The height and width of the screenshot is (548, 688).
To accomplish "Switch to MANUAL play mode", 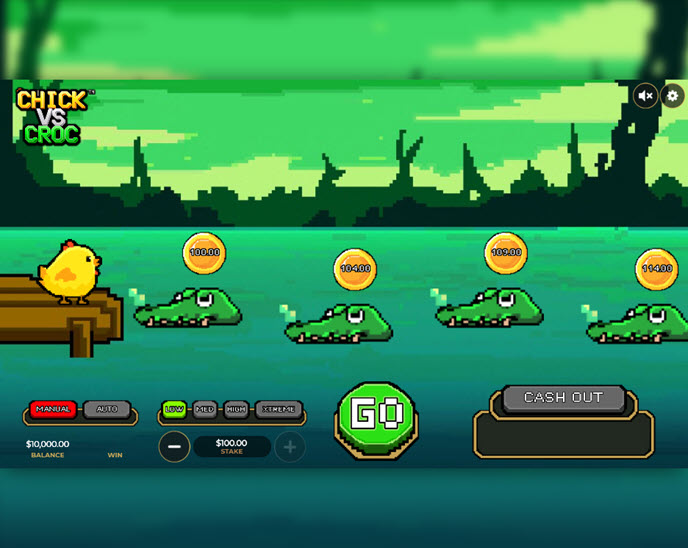I will 53,409.
